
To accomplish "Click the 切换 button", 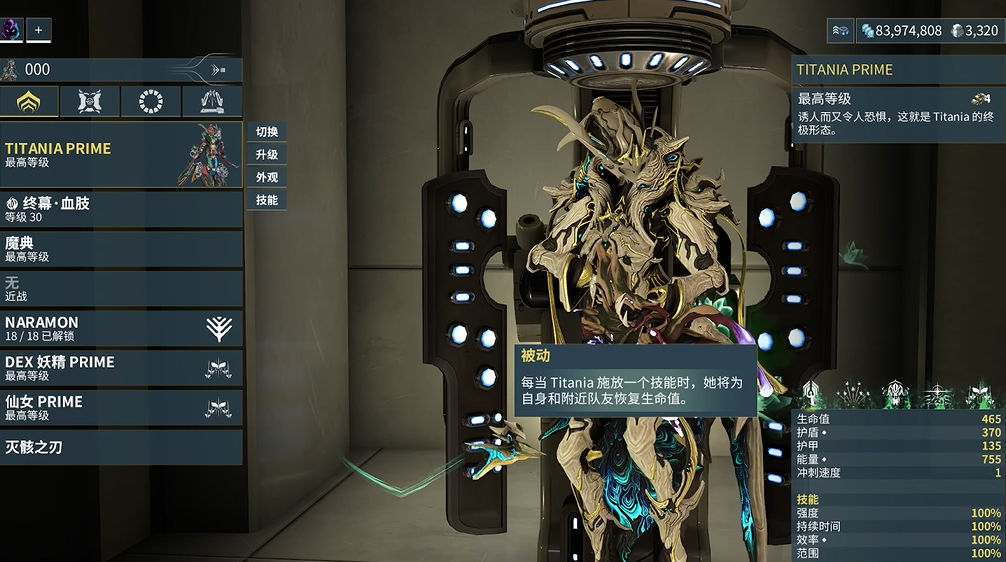I will [x=267, y=132].
